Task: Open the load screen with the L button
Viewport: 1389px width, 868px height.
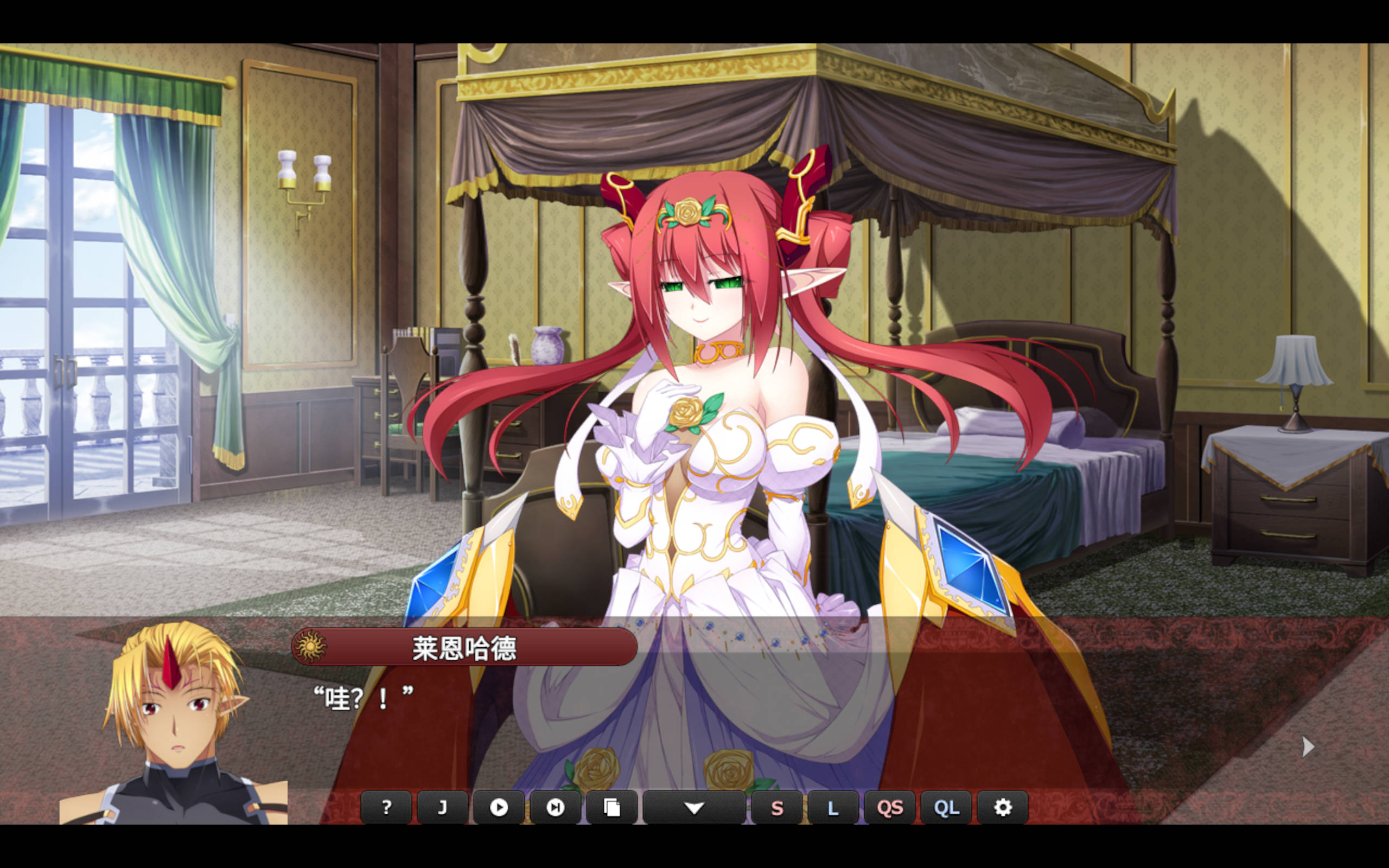Action: pyautogui.click(x=833, y=807)
